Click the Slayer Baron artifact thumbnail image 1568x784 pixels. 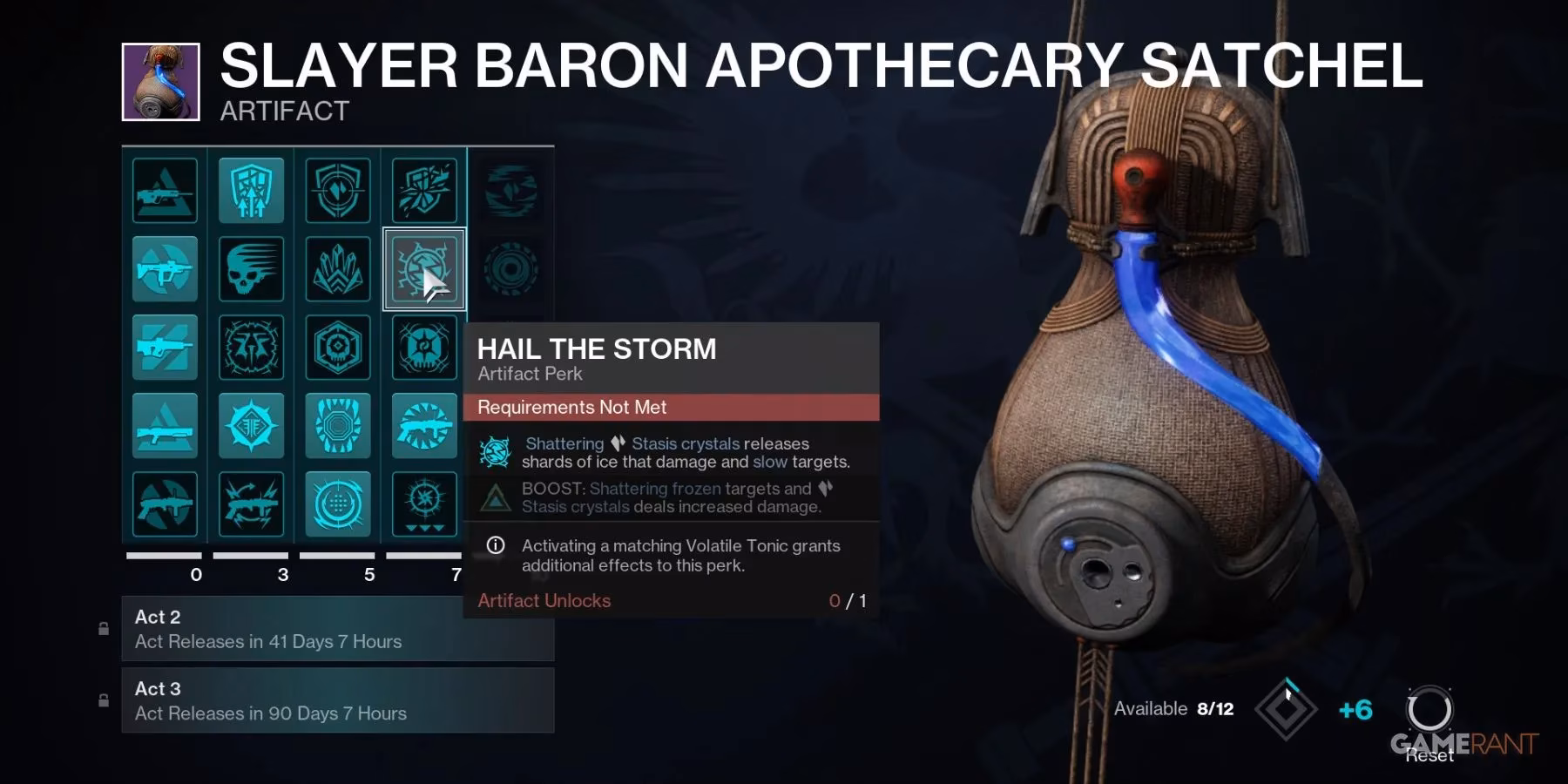(161, 78)
